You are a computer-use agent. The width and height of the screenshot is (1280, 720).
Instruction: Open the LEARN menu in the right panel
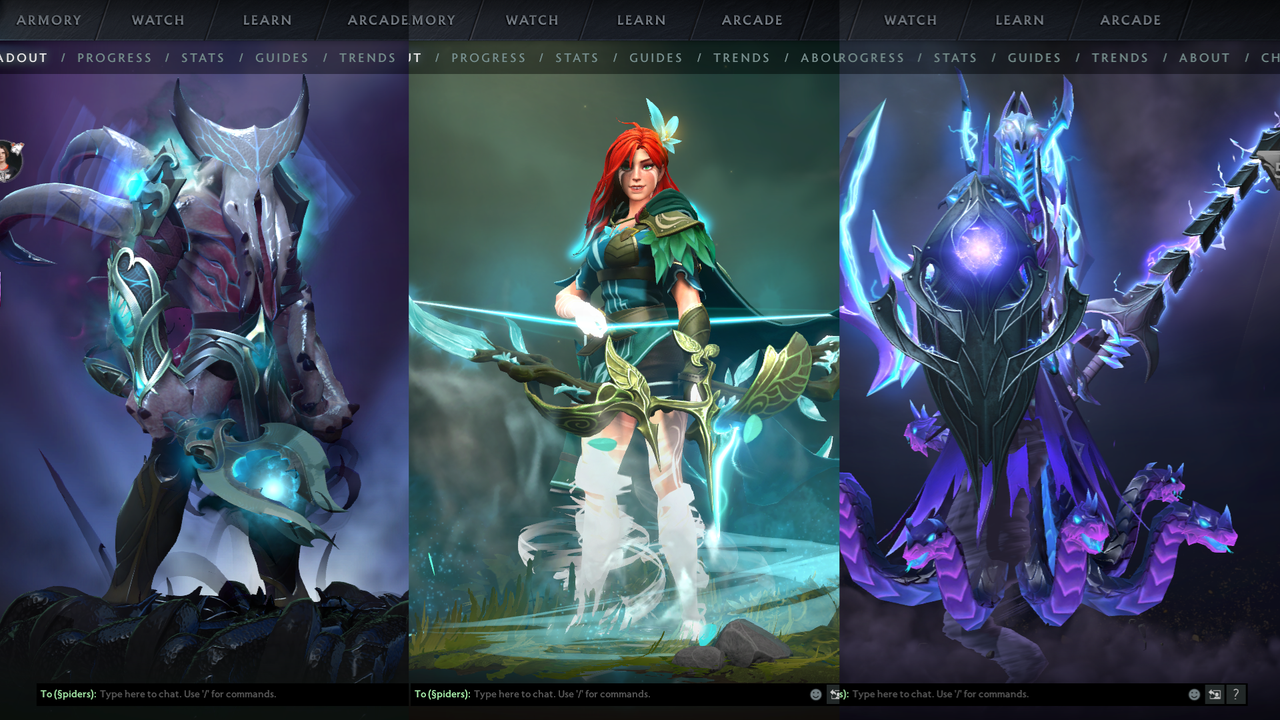1019,20
